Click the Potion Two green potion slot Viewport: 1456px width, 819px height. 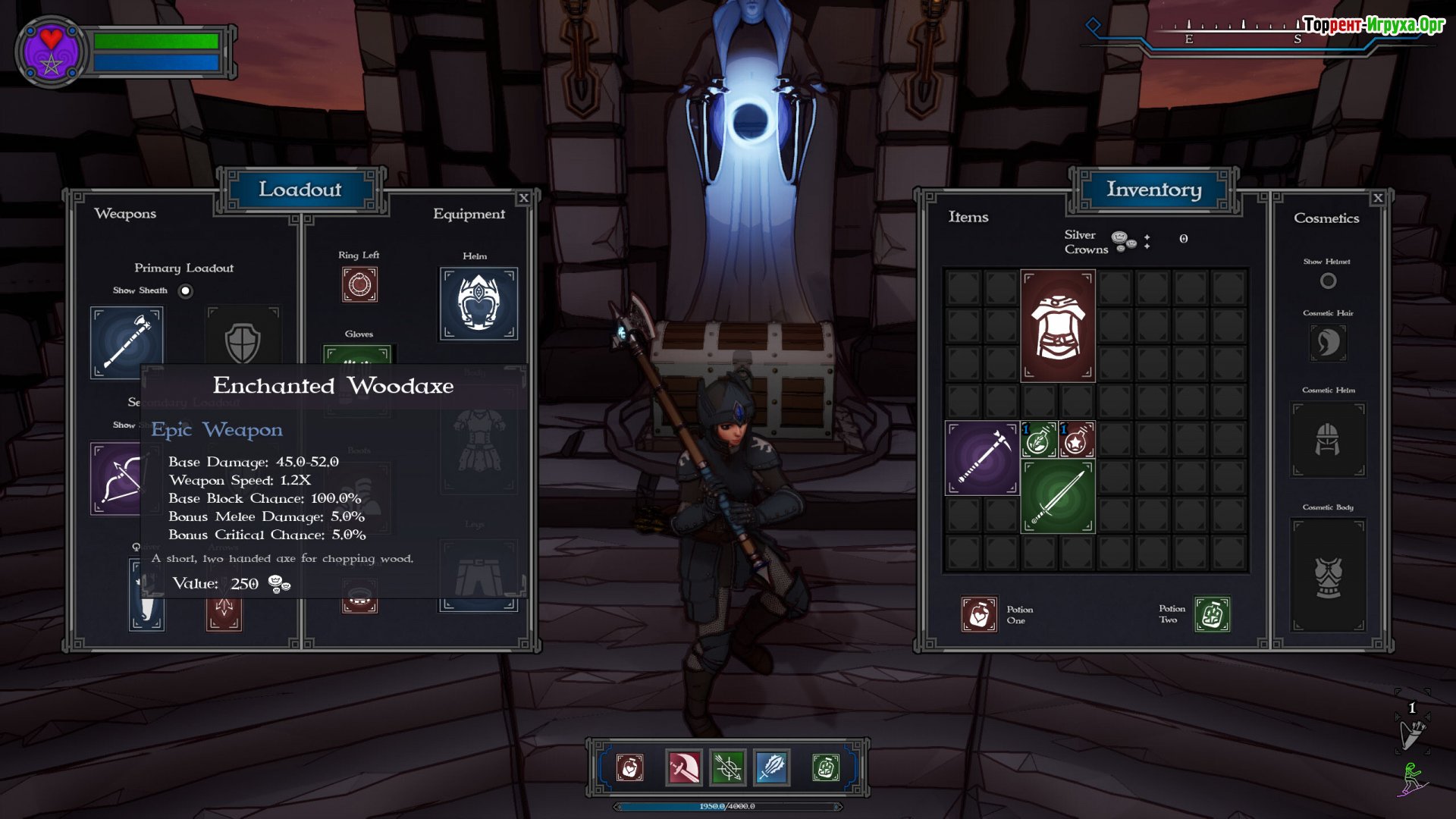[x=1212, y=614]
